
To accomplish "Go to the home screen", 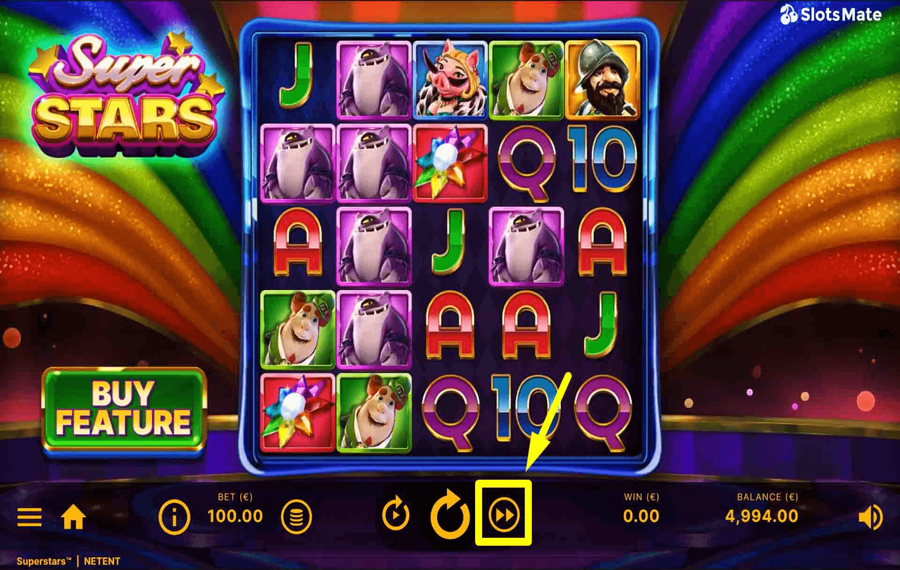I will click(73, 517).
